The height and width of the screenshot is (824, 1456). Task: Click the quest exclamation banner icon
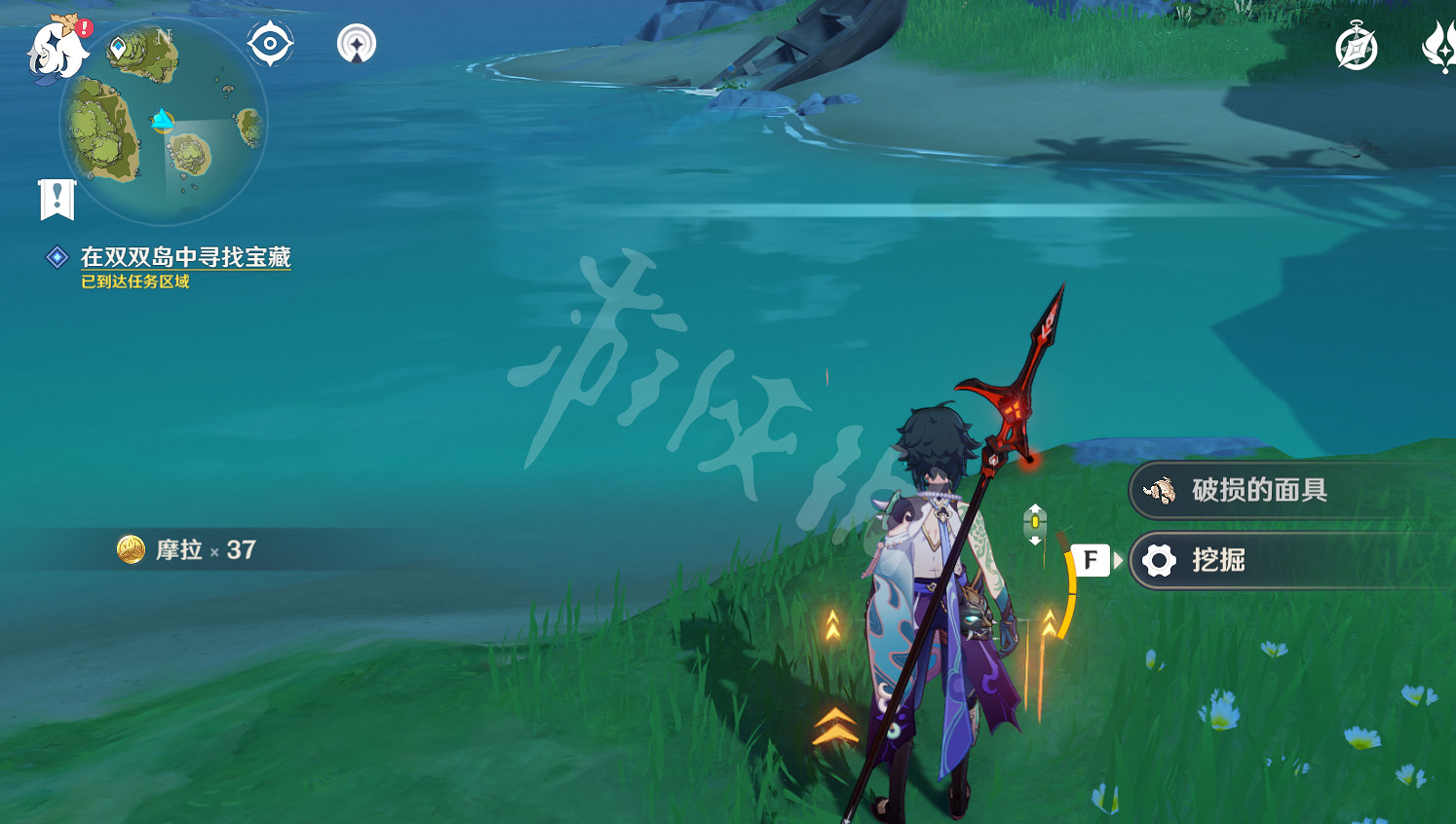tap(58, 200)
